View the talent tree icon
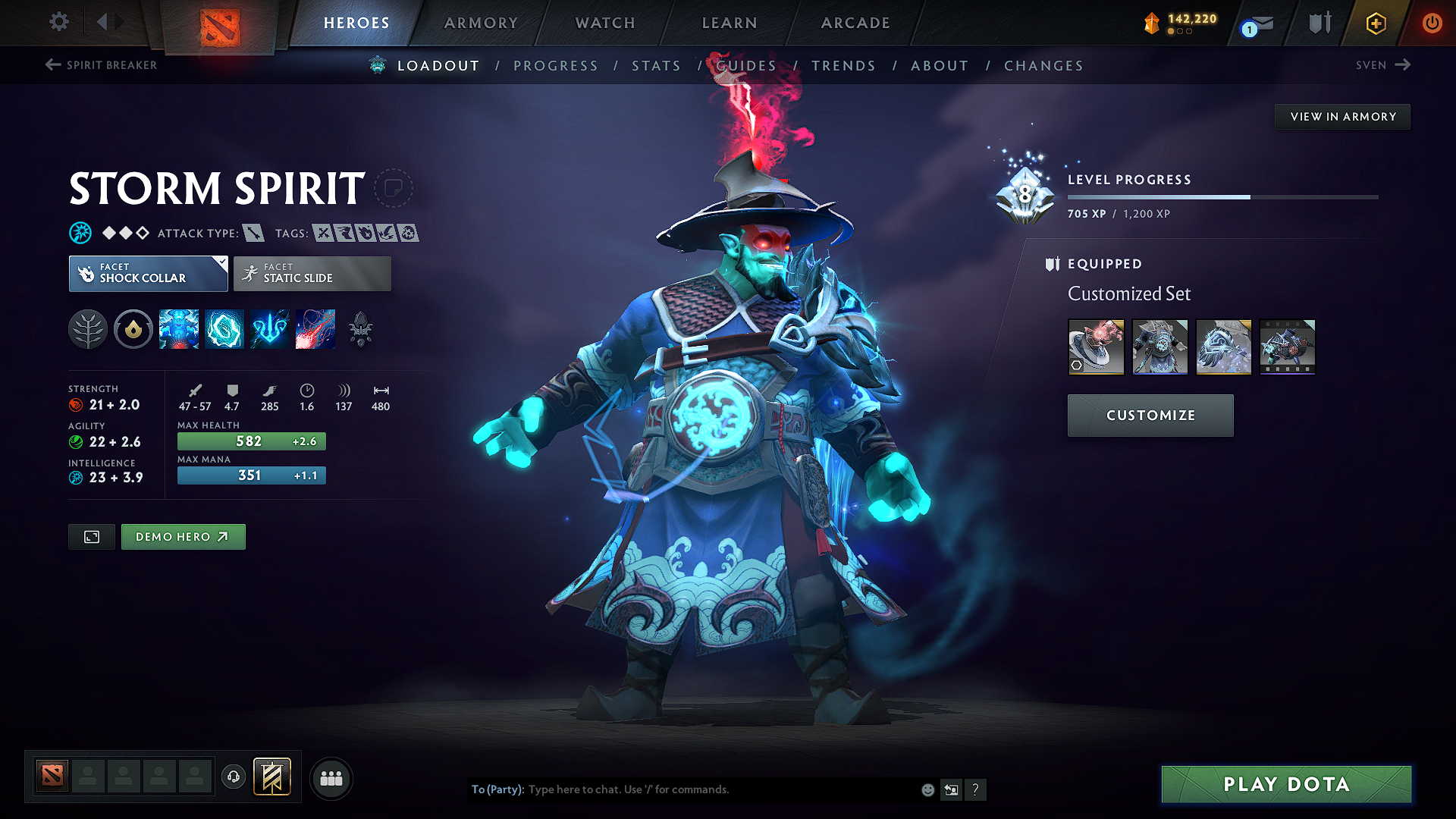 click(88, 329)
